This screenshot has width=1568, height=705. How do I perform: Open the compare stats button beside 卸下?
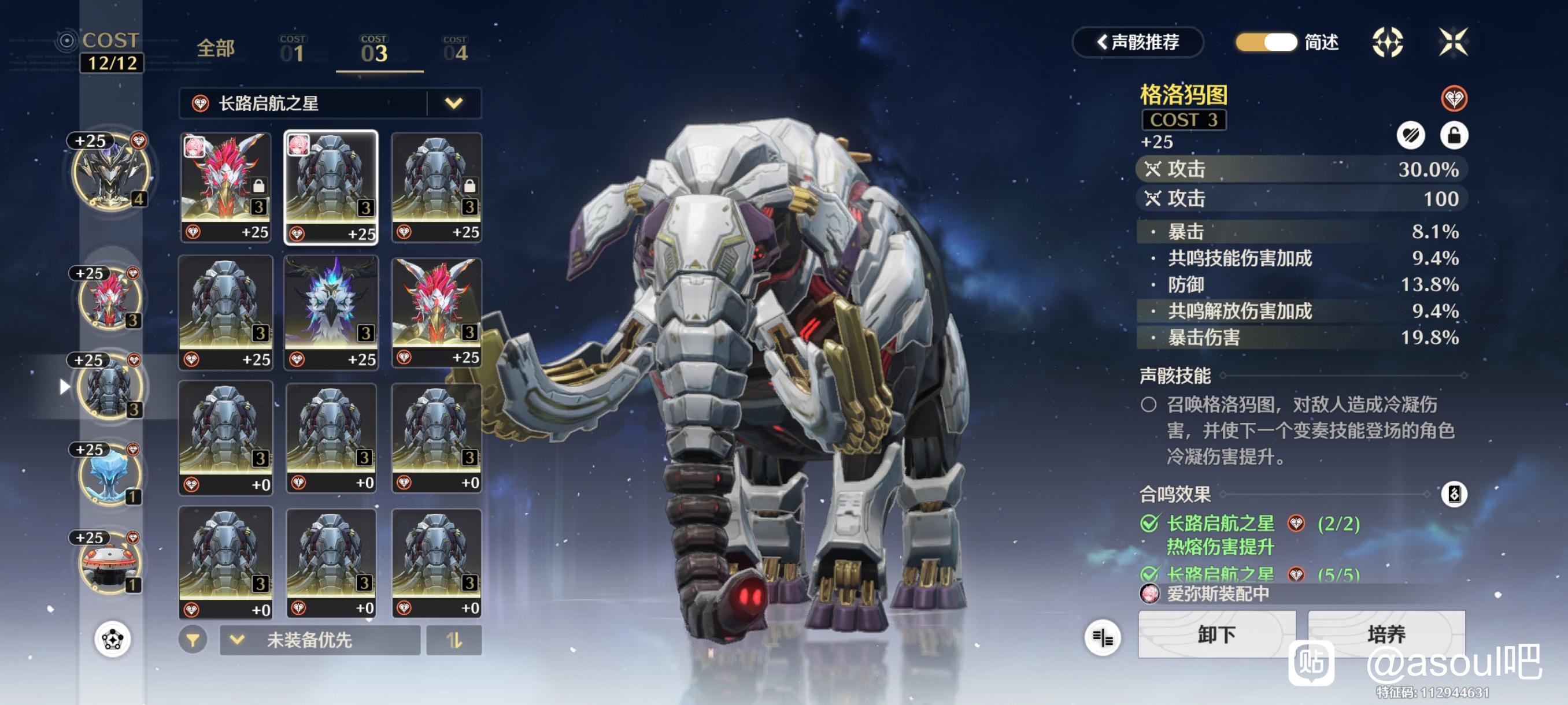point(1103,637)
